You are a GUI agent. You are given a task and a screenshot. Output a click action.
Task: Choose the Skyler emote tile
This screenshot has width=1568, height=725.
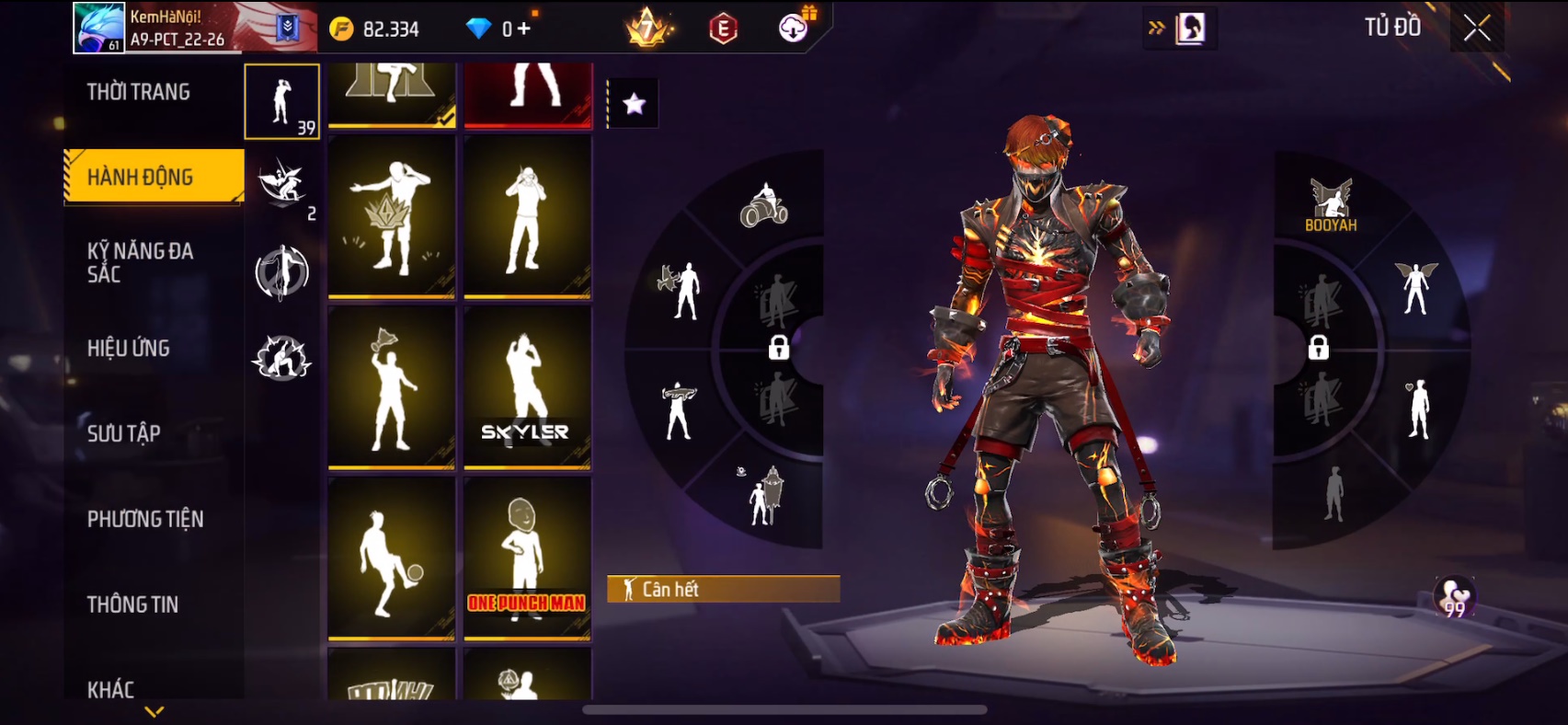(x=527, y=388)
